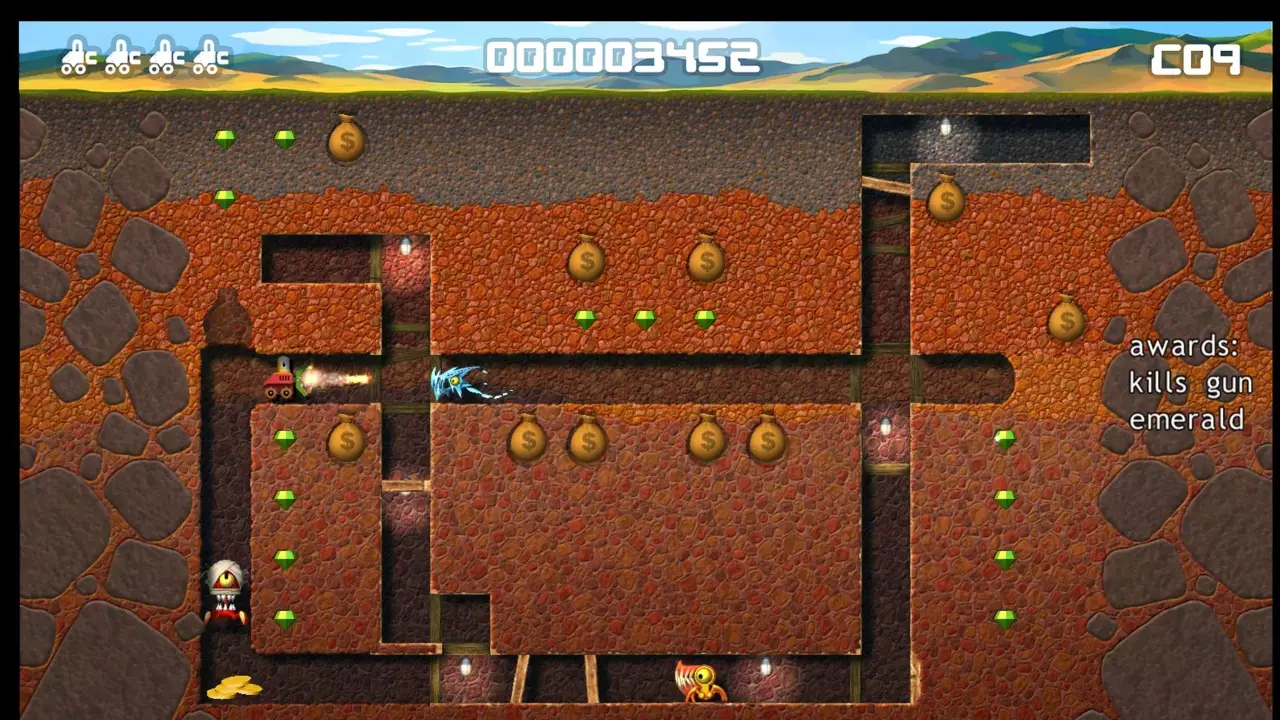
Task: Select the emerald in the top-left corner
Action: pos(224,140)
